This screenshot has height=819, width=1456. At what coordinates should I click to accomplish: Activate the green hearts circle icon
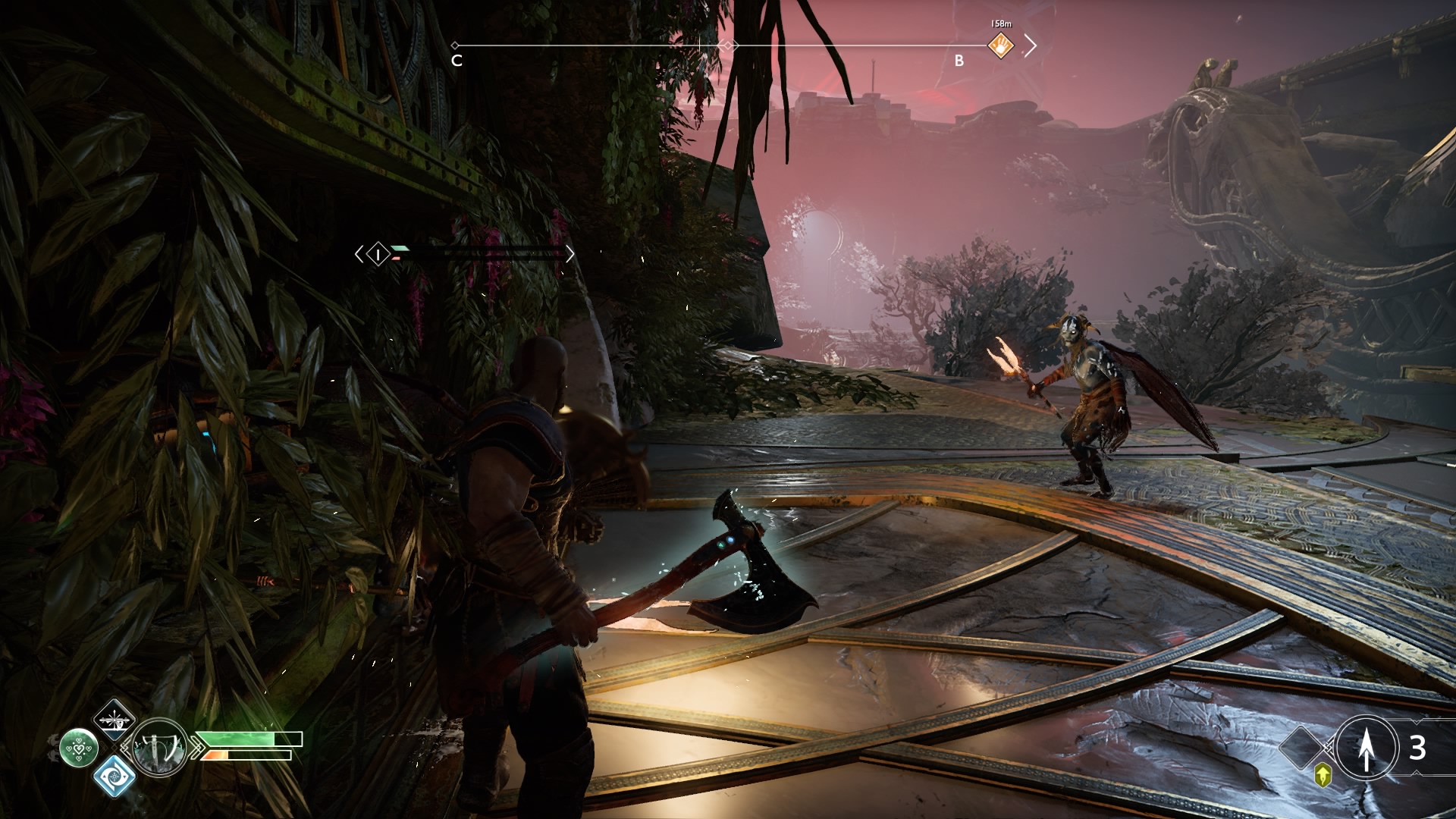(79, 748)
